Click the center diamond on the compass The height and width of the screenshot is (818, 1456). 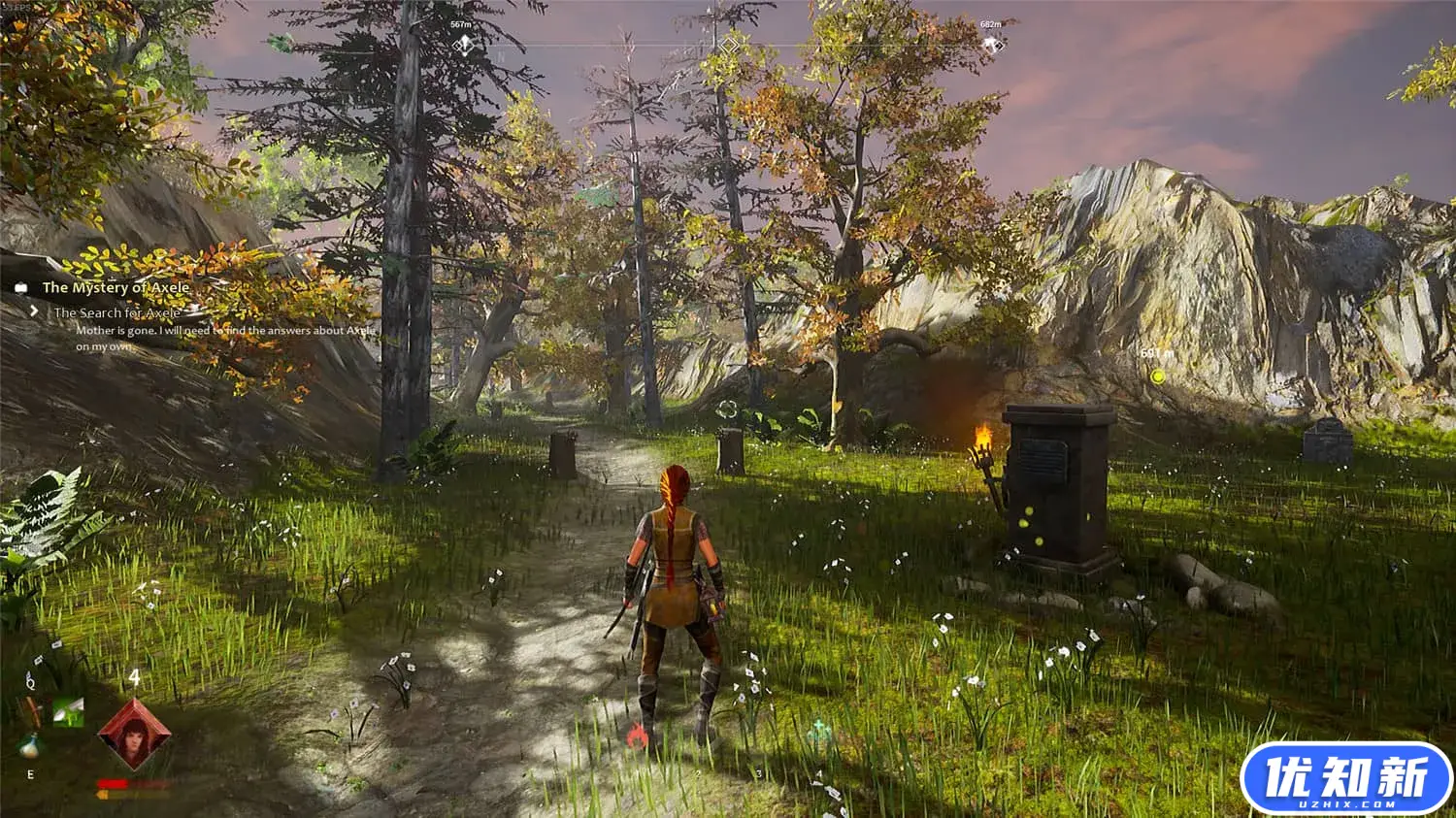tap(728, 44)
